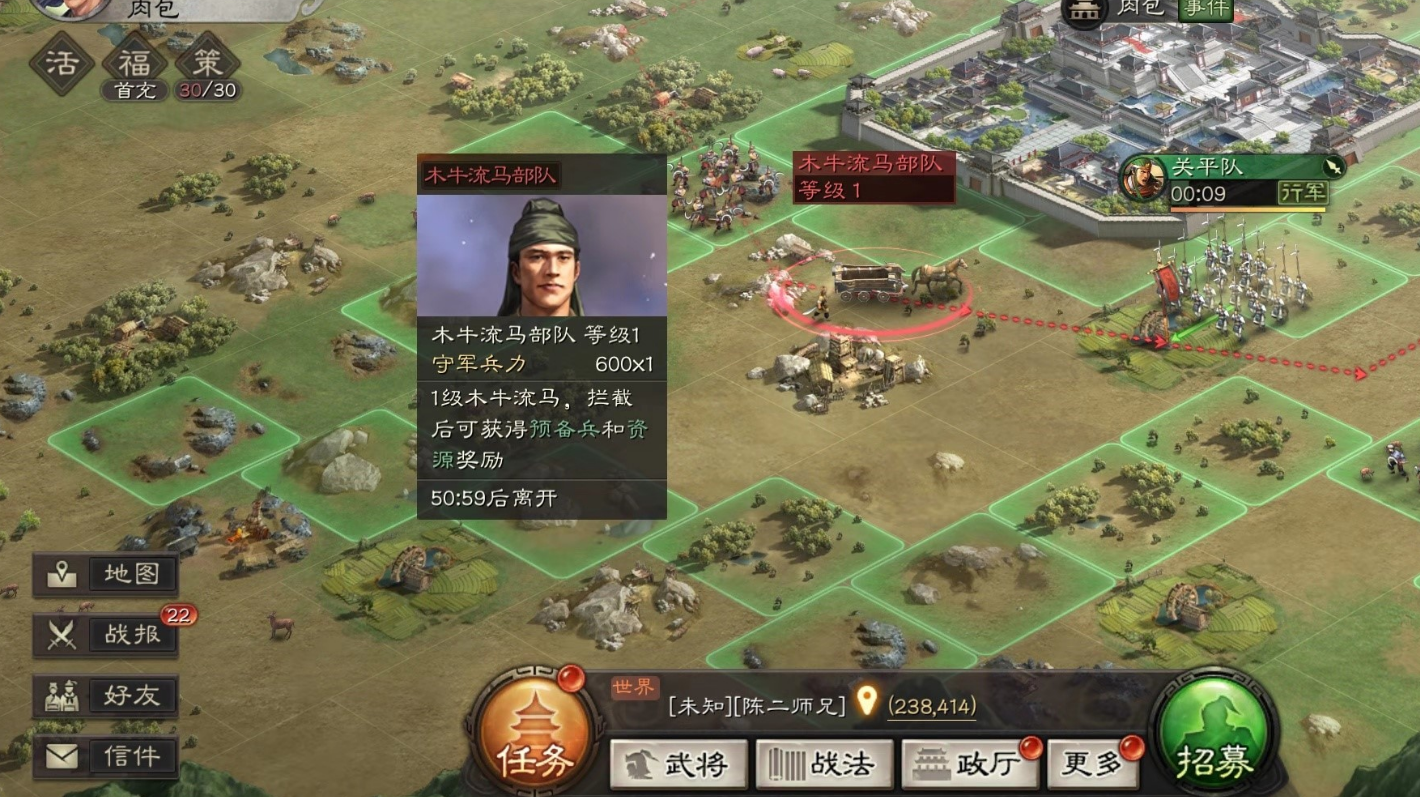Open 战报 battle reports
Viewport: 1420px width, 797px height.
(106, 634)
